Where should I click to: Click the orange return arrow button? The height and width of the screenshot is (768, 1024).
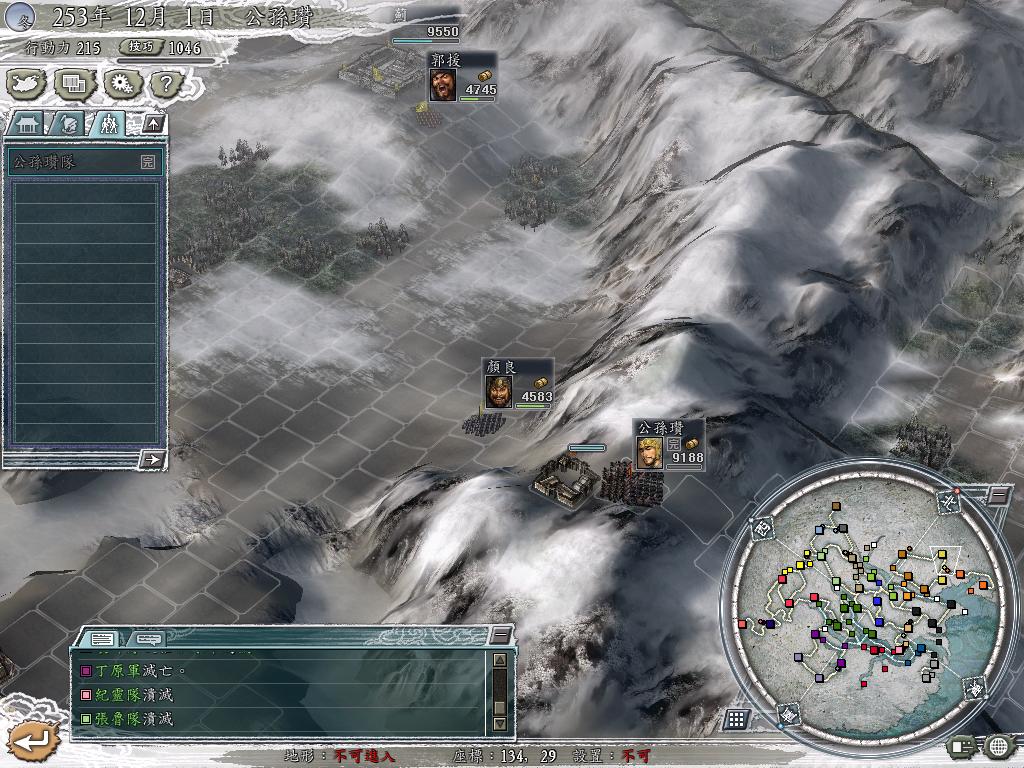pyautogui.click(x=34, y=741)
